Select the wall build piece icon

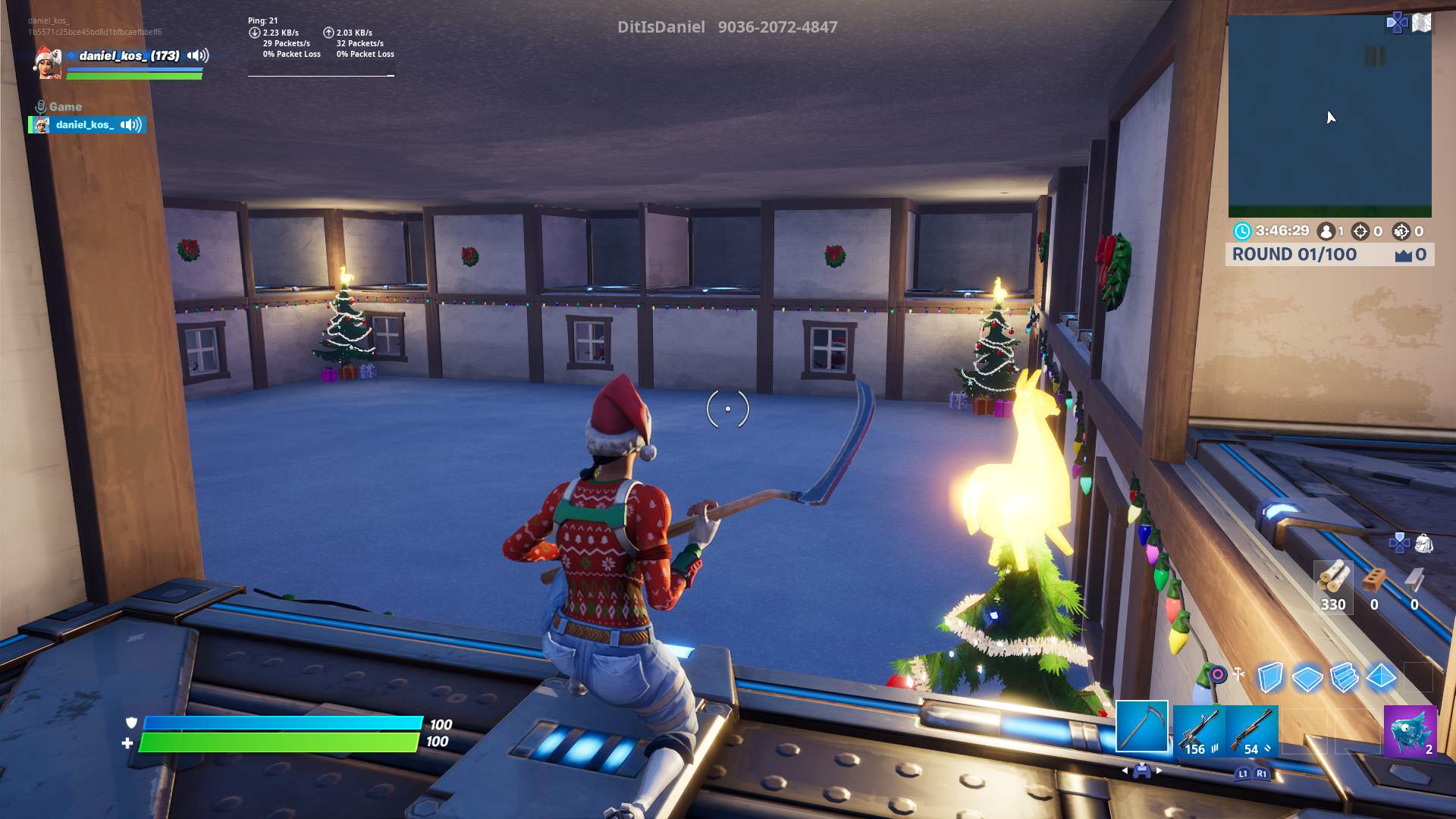tap(1269, 676)
